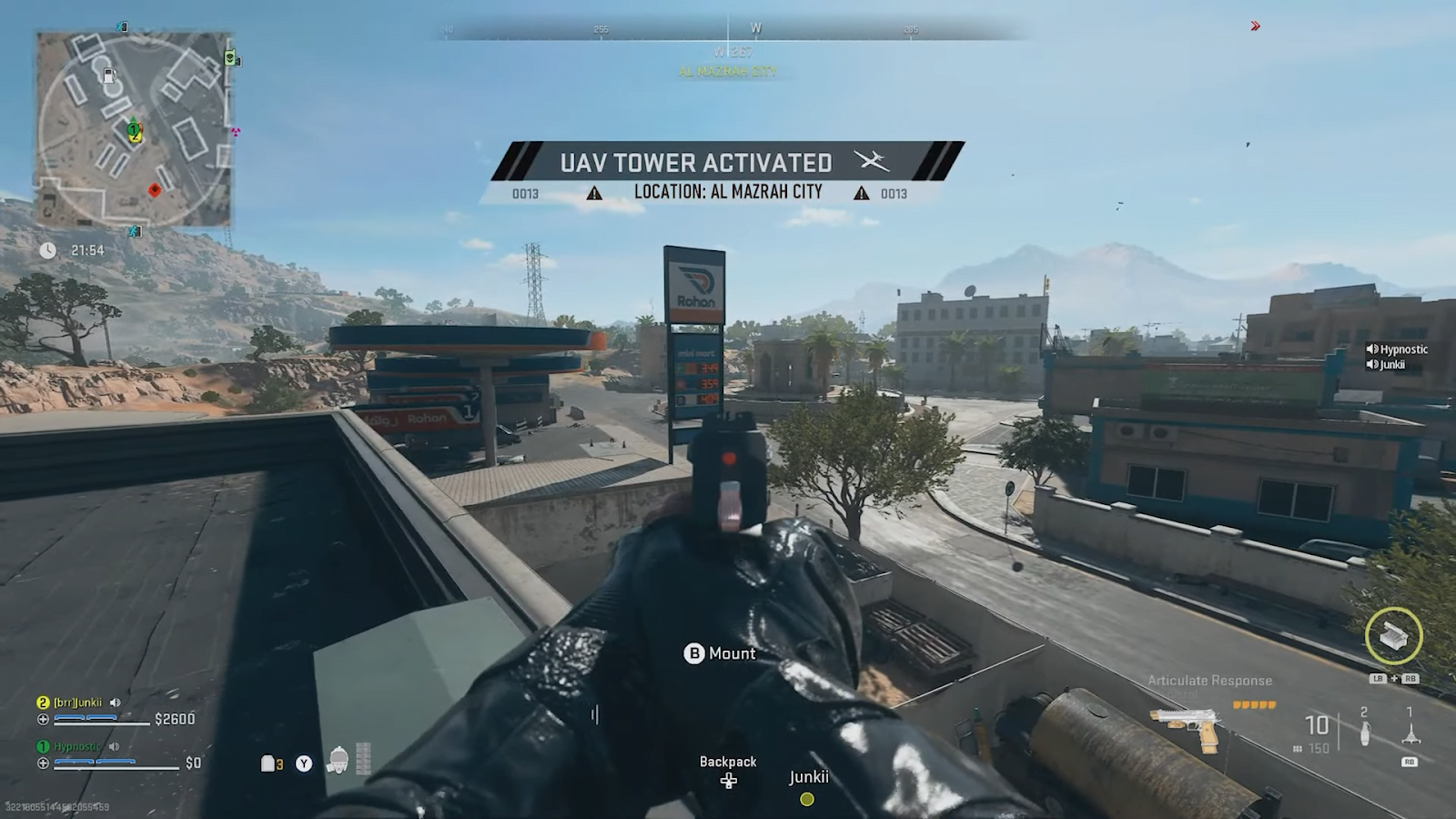Select the gas station icon on the minimap
This screenshot has width=1456, height=819.
coord(110,76)
